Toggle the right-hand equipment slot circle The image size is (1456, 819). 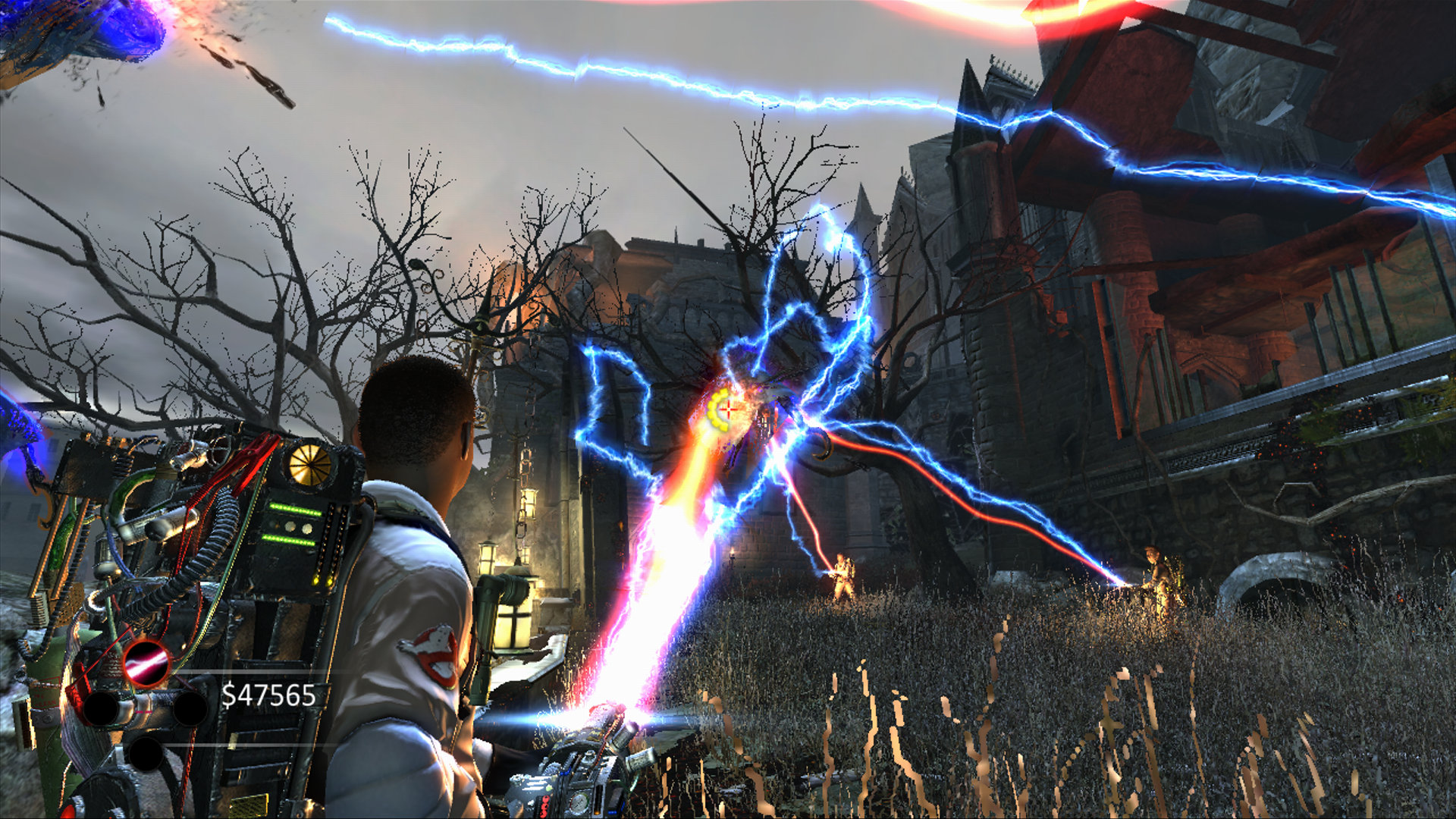(190, 710)
